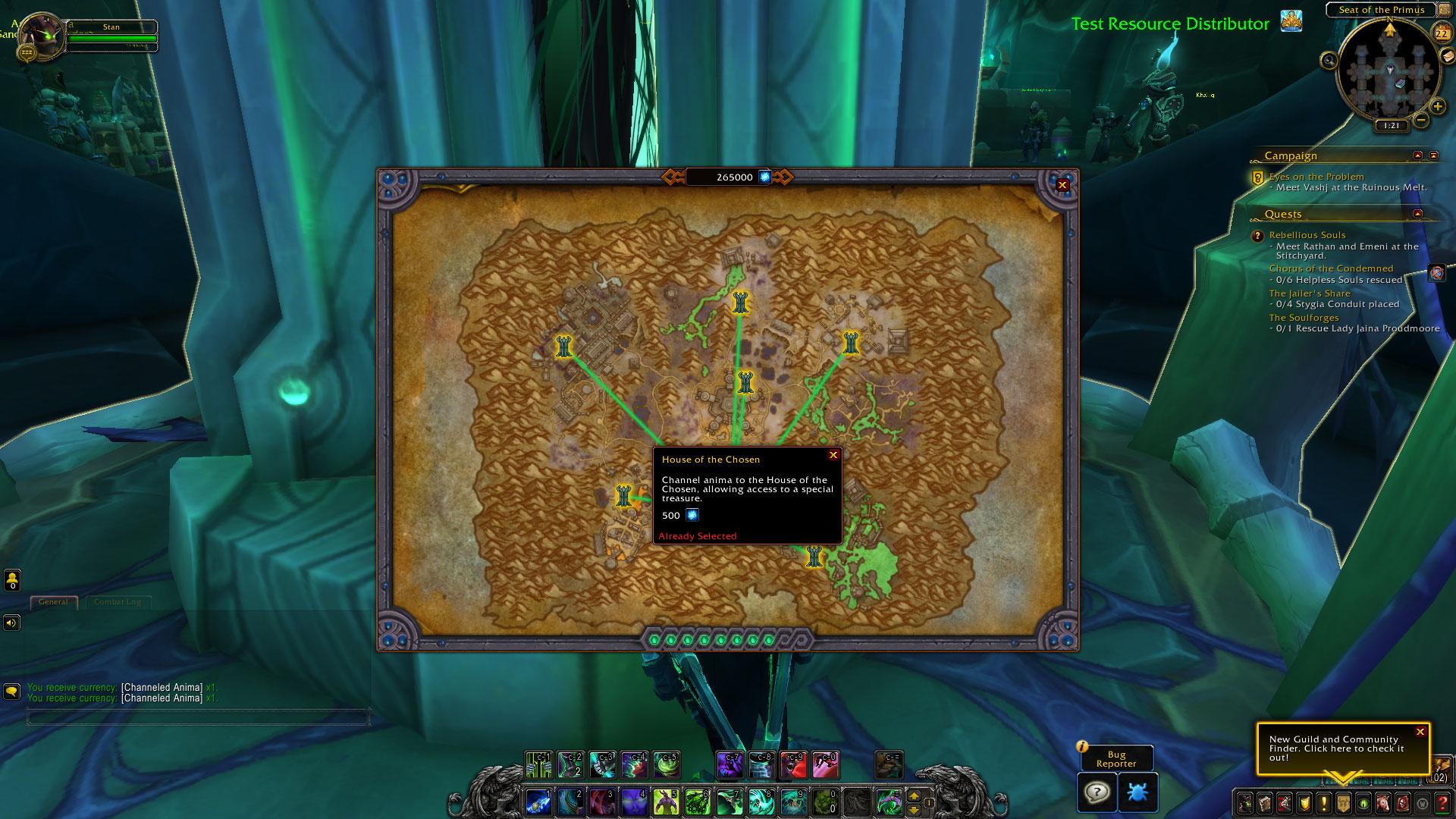Screen dimensions: 1456x819
Task: Select the tower marker at map top center
Action: coord(741,304)
